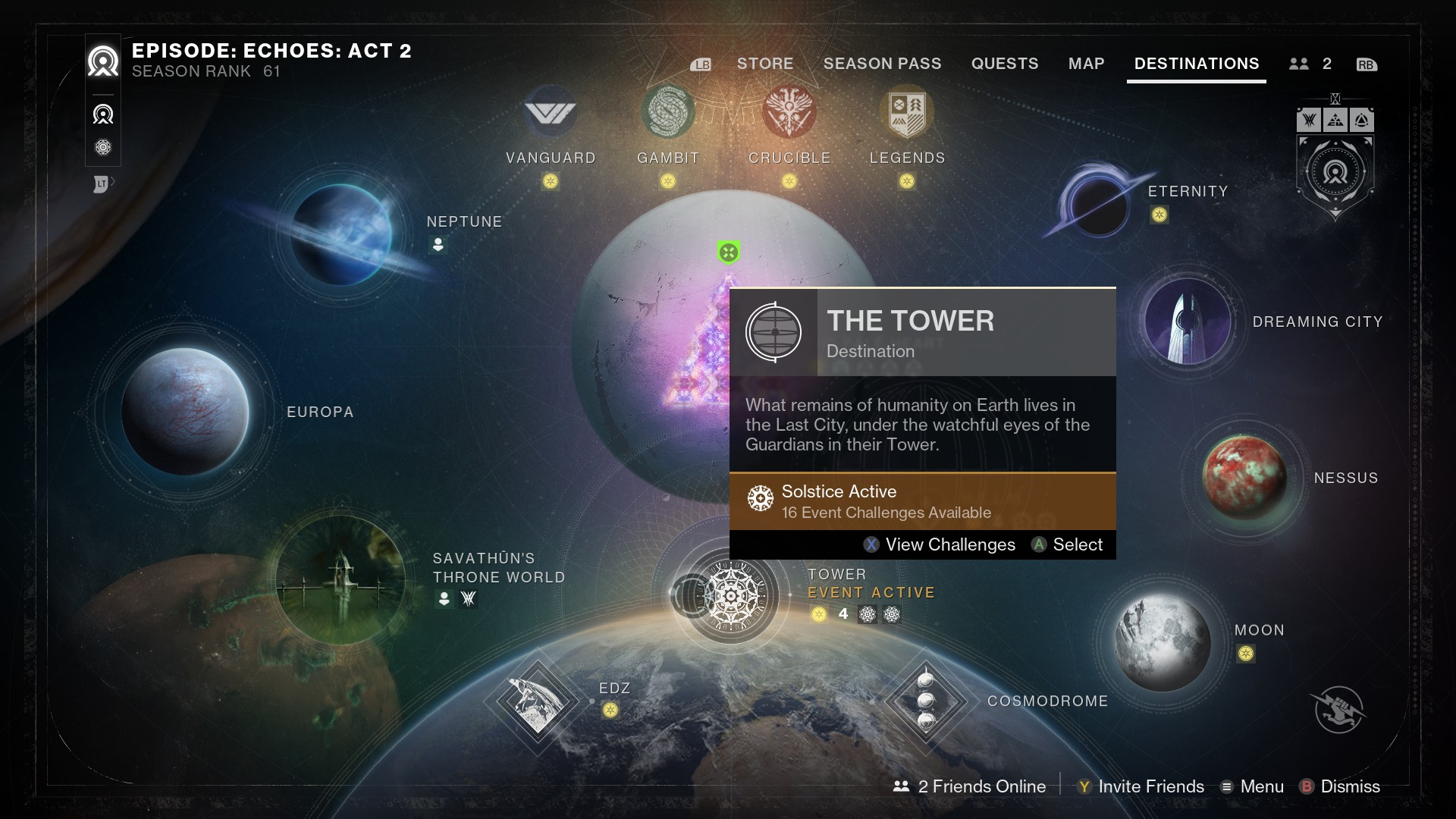Switch to the Season Pass tab

[882, 64]
